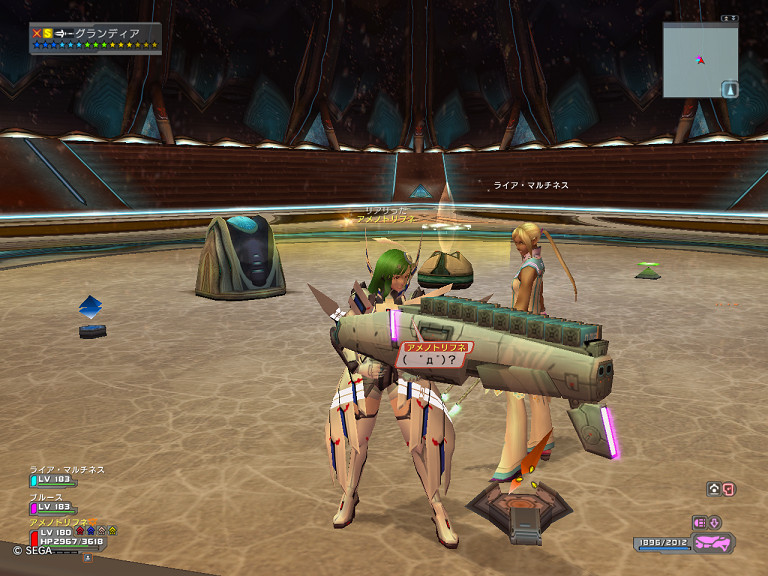Image resolution: width=768 pixels, height=576 pixels.
Task: Click the red arrow buff icon
Action: (80, 530)
